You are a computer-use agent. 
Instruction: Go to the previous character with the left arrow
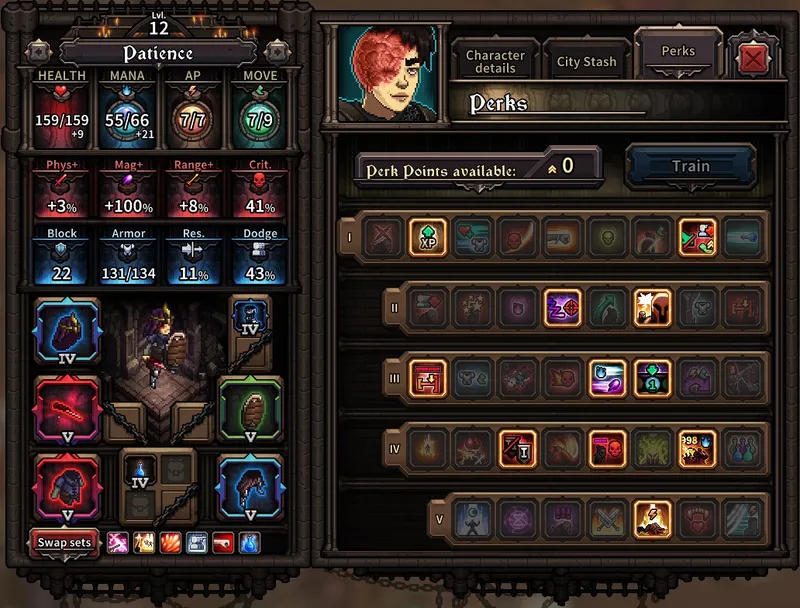click(38, 51)
